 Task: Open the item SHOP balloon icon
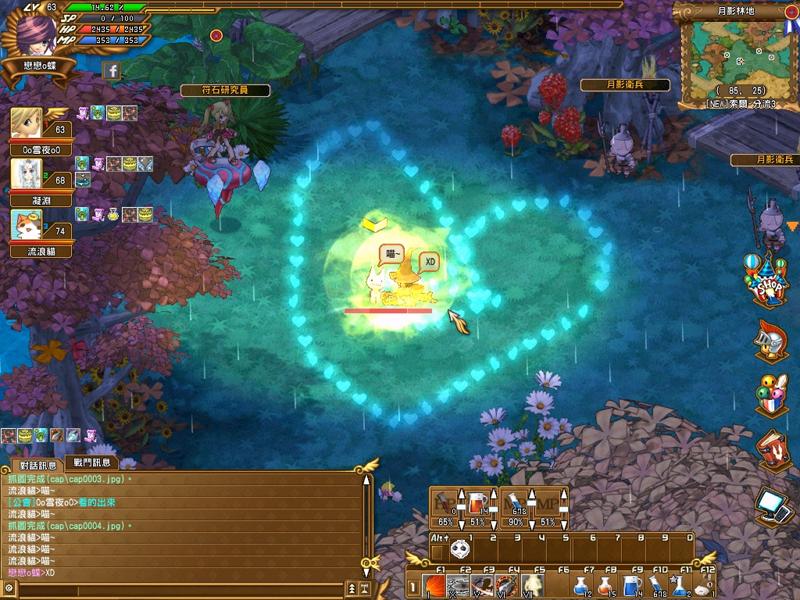769,280
